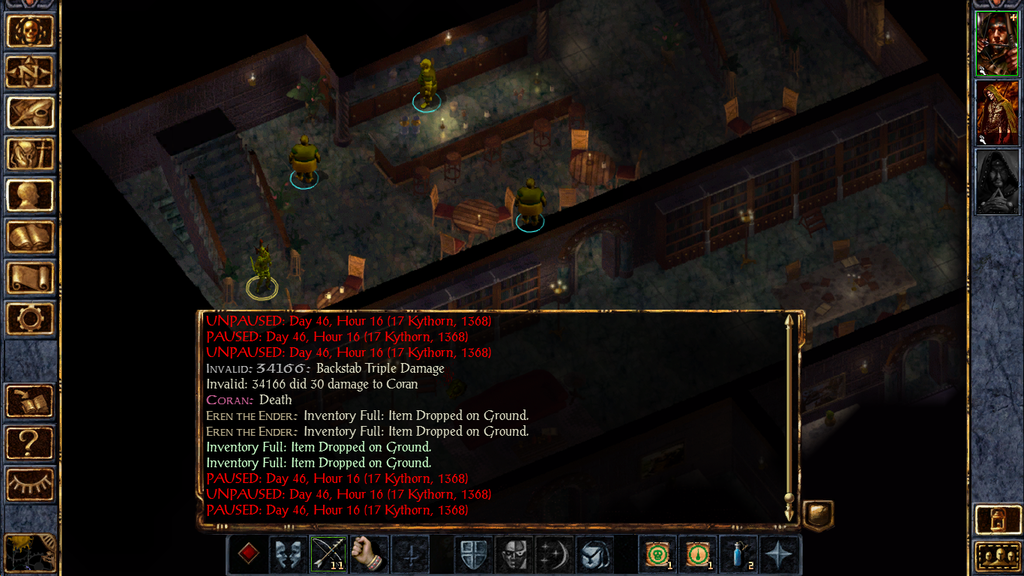This screenshot has width=1024, height=576.
Task: Open the priest scroll button
Action: (x=30, y=278)
